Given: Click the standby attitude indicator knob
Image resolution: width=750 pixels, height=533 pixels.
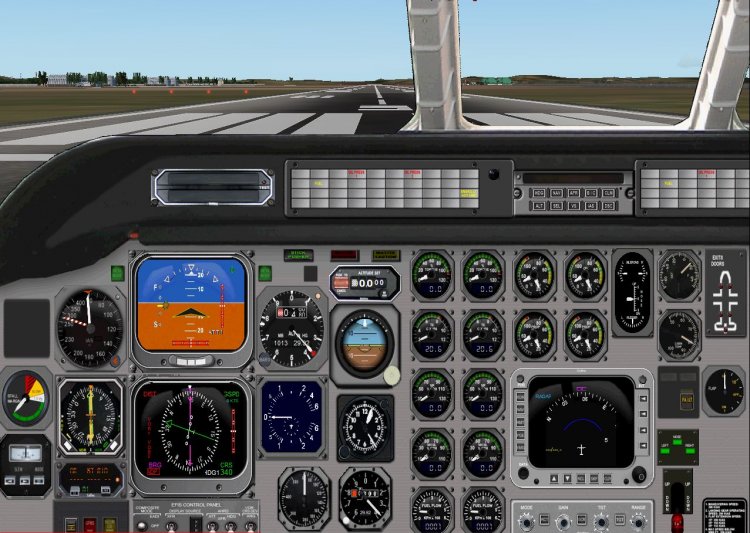Looking at the screenshot, I should (x=392, y=375).
